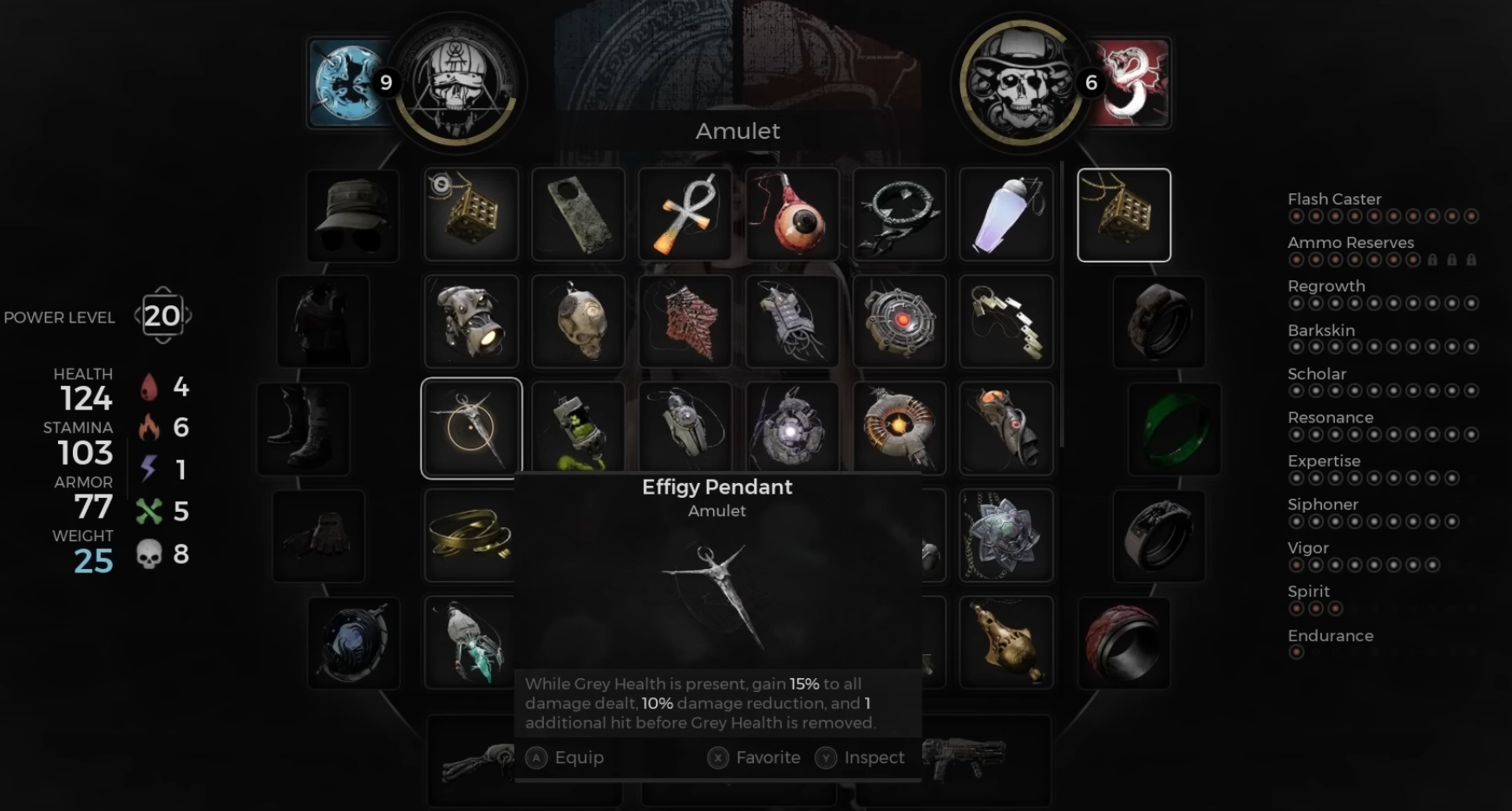Open the golden dice pendant item
The width and height of the screenshot is (1512, 811).
[x=469, y=214]
